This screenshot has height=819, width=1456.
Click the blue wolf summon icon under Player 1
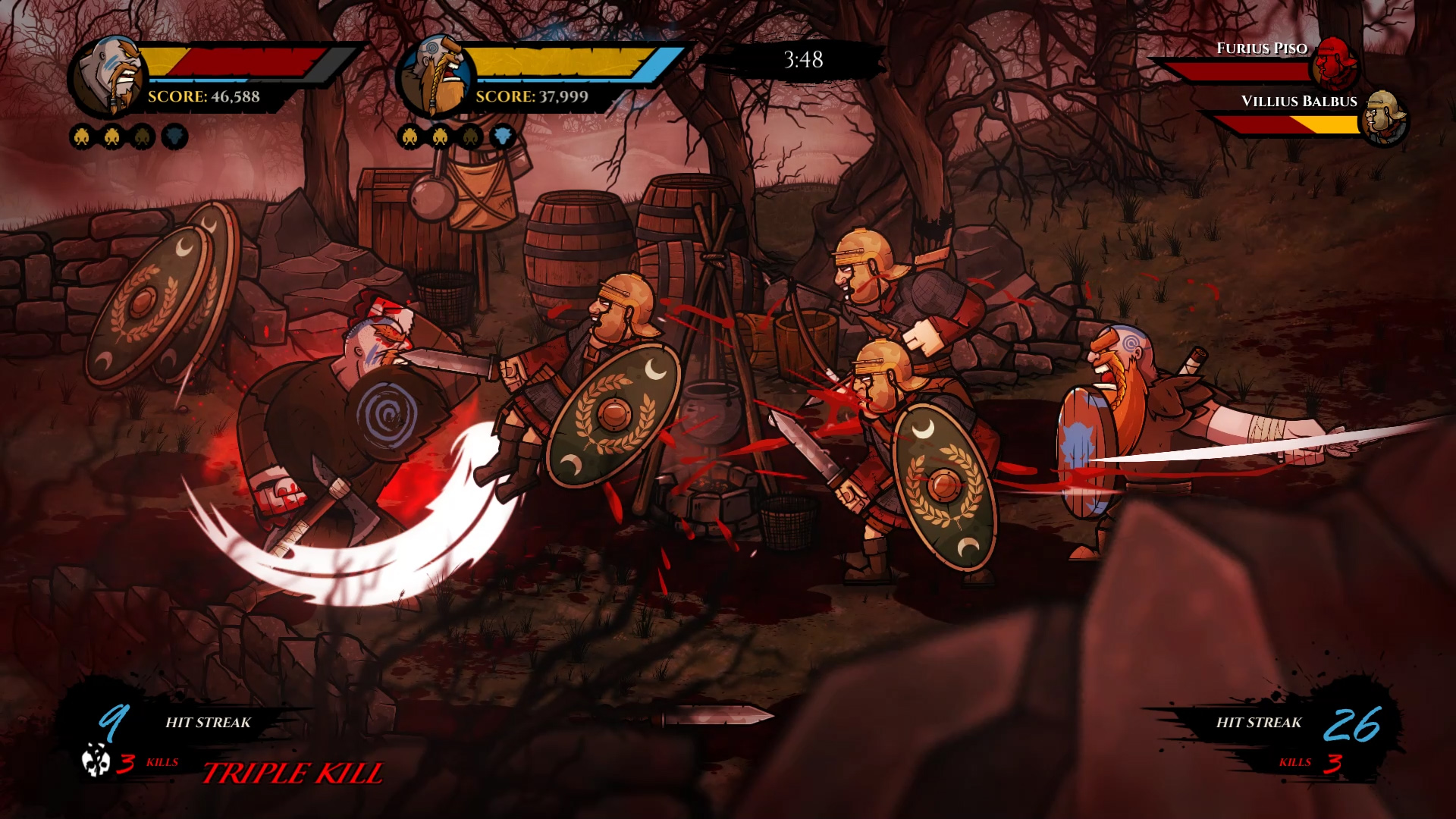pos(174,137)
